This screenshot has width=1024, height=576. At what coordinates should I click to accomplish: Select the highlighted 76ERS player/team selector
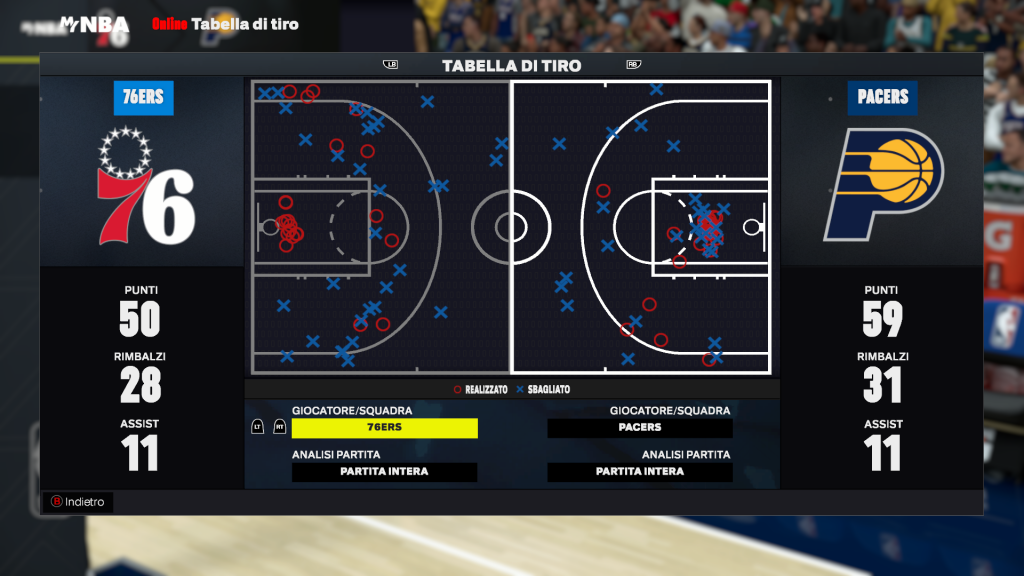point(384,428)
